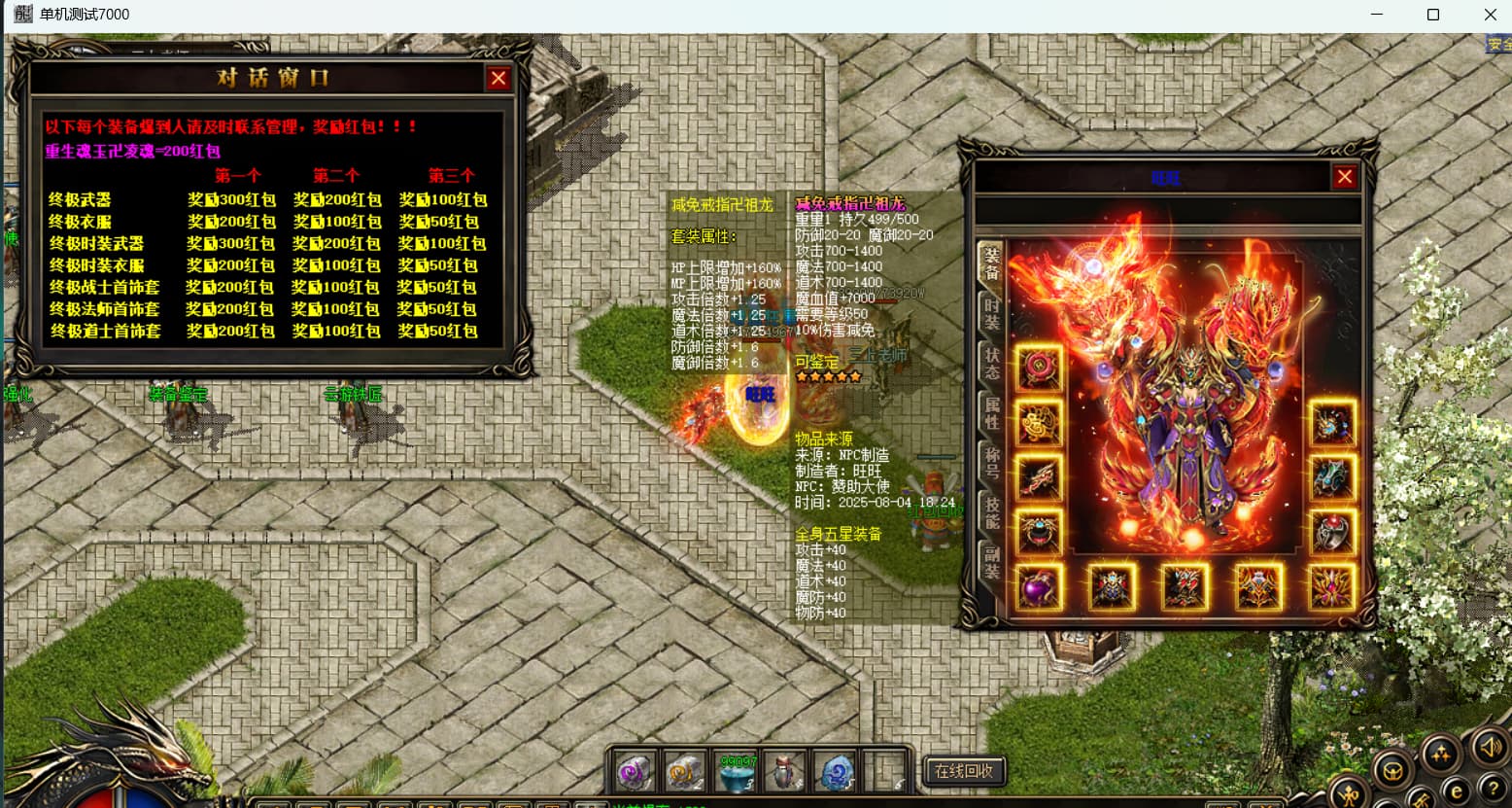Use the flask item in hotbar slot 4
Viewport: 1512px width, 808px height.
784,772
